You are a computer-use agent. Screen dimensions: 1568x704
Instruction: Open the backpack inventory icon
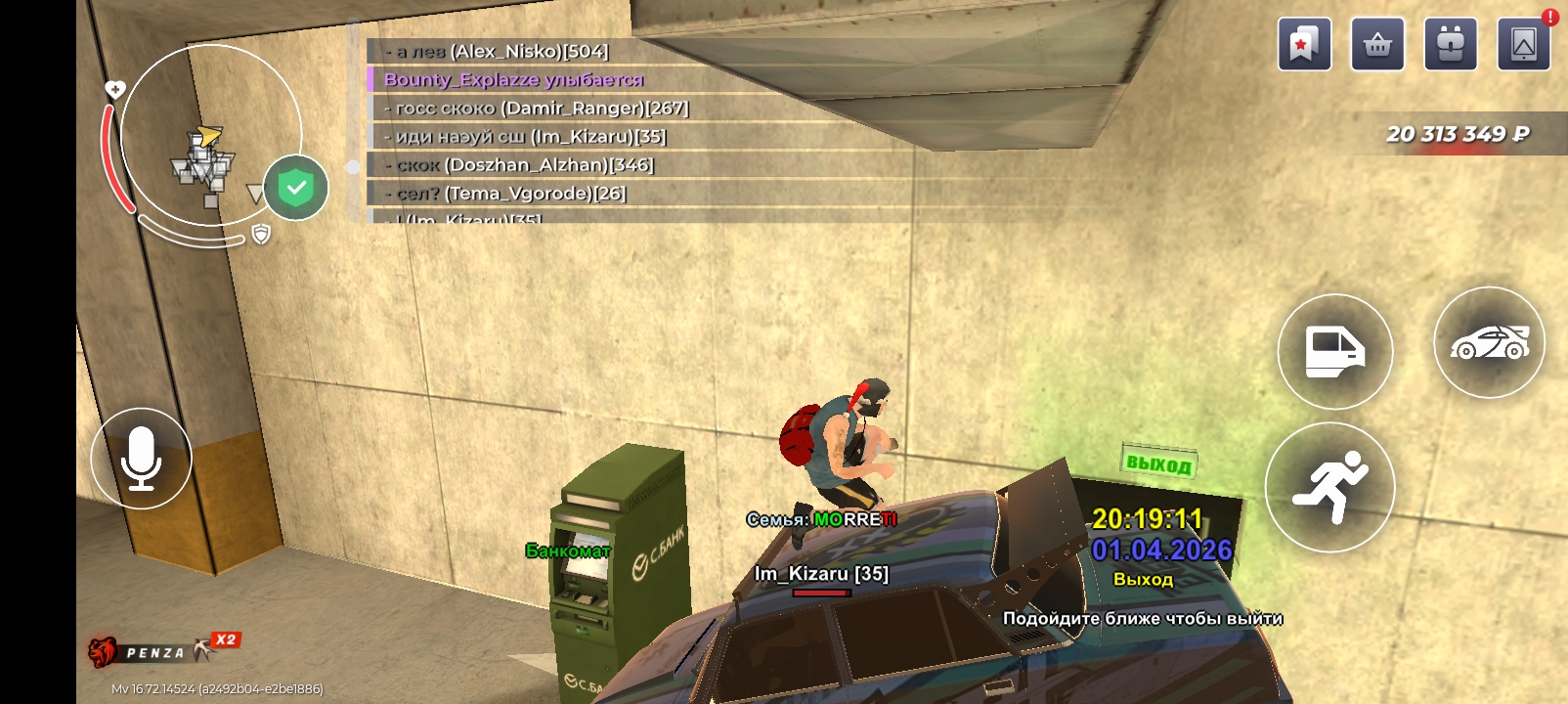(x=1451, y=45)
